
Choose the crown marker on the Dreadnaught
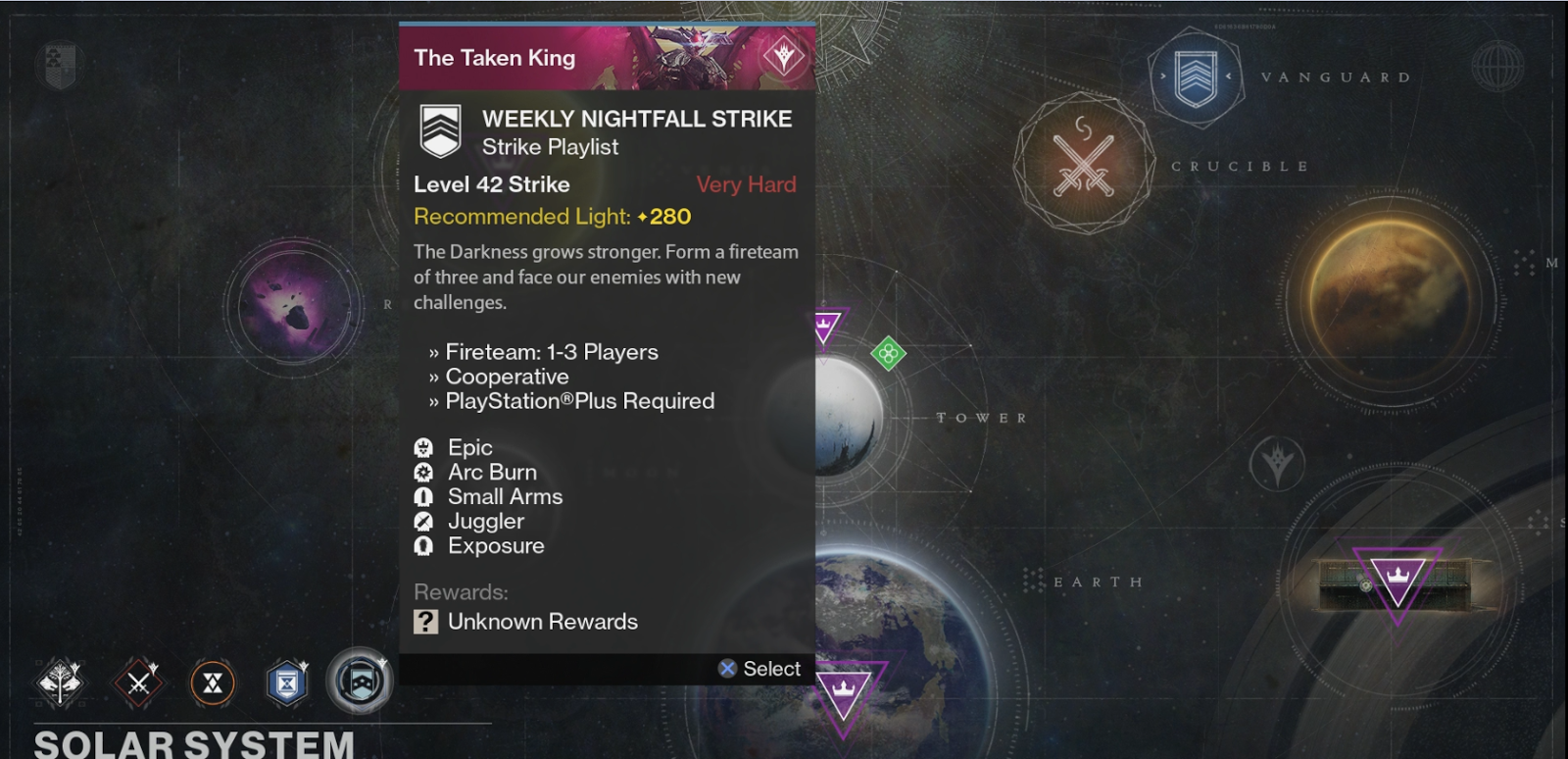pyautogui.click(x=1396, y=580)
